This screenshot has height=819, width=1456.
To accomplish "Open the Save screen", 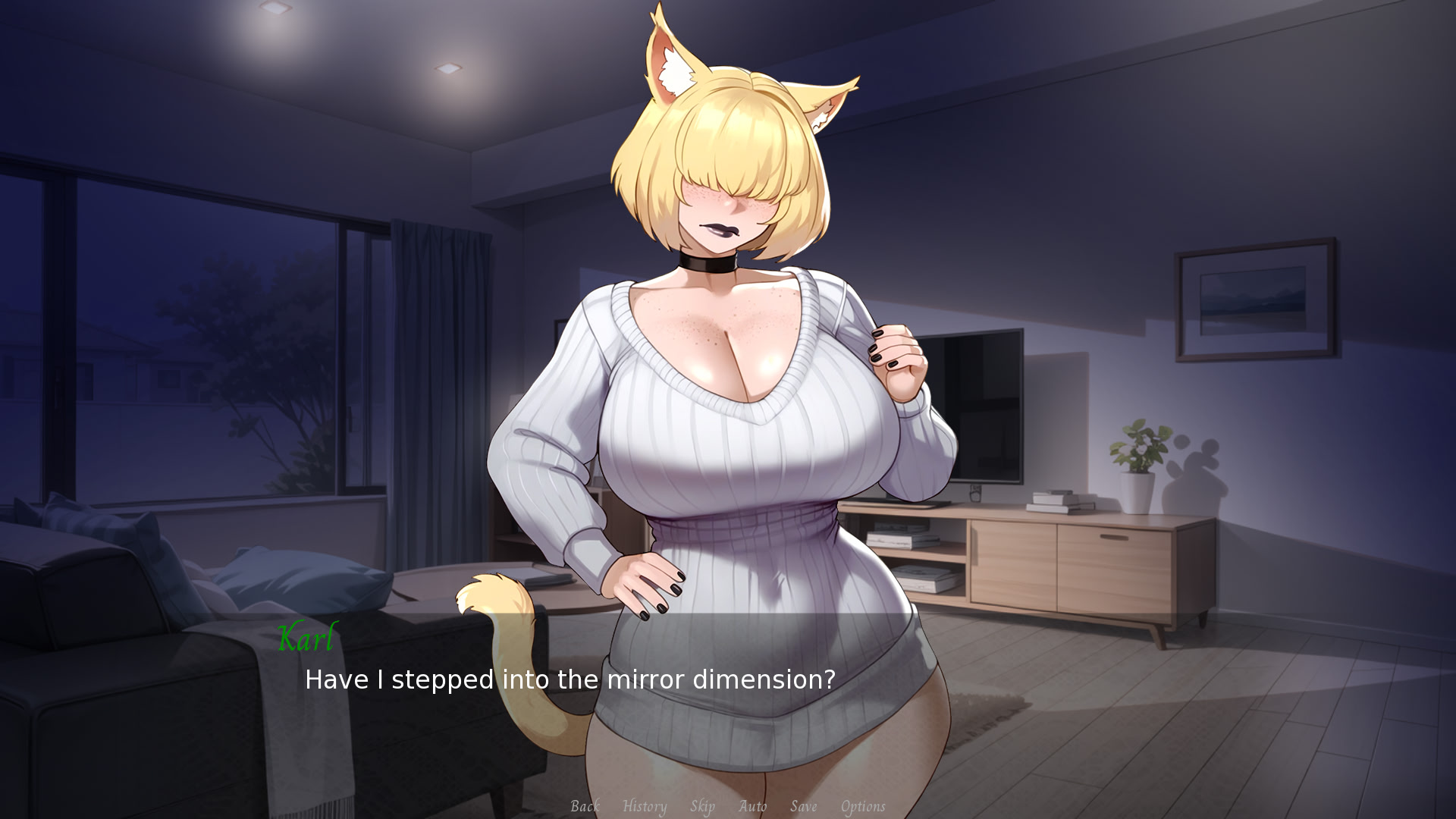I will coord(804,806).
